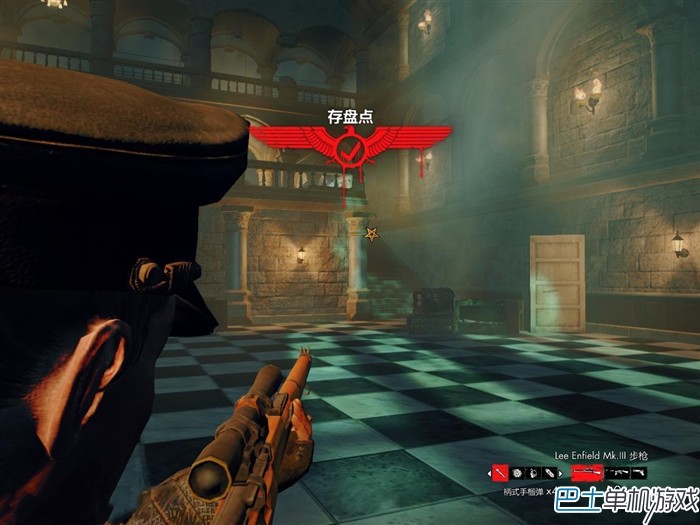Select the stick grenade item slot
The image size is (700, 525).
pyautogui.click(x=500, y=473)
